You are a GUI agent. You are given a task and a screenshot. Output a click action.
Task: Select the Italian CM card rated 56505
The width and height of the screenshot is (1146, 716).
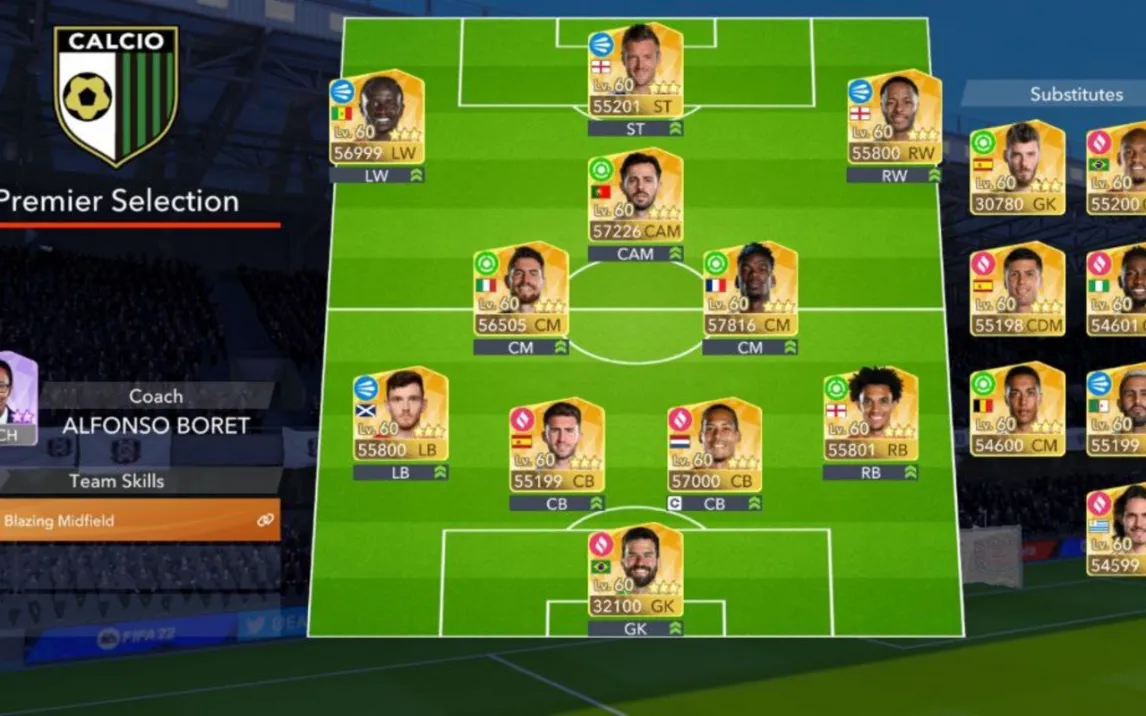click(x=521, y=289)
